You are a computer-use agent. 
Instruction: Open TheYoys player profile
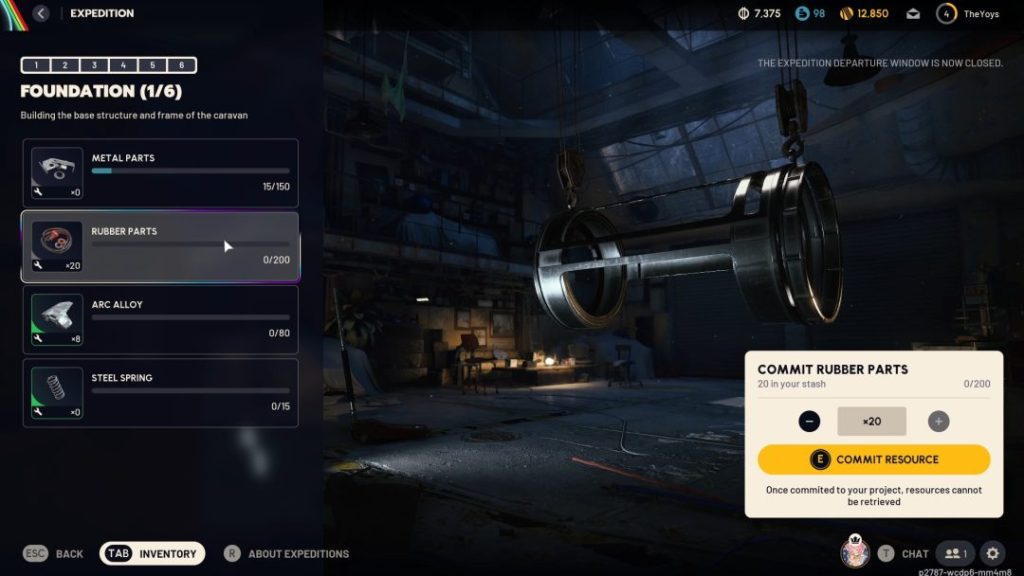coord(968,14)
